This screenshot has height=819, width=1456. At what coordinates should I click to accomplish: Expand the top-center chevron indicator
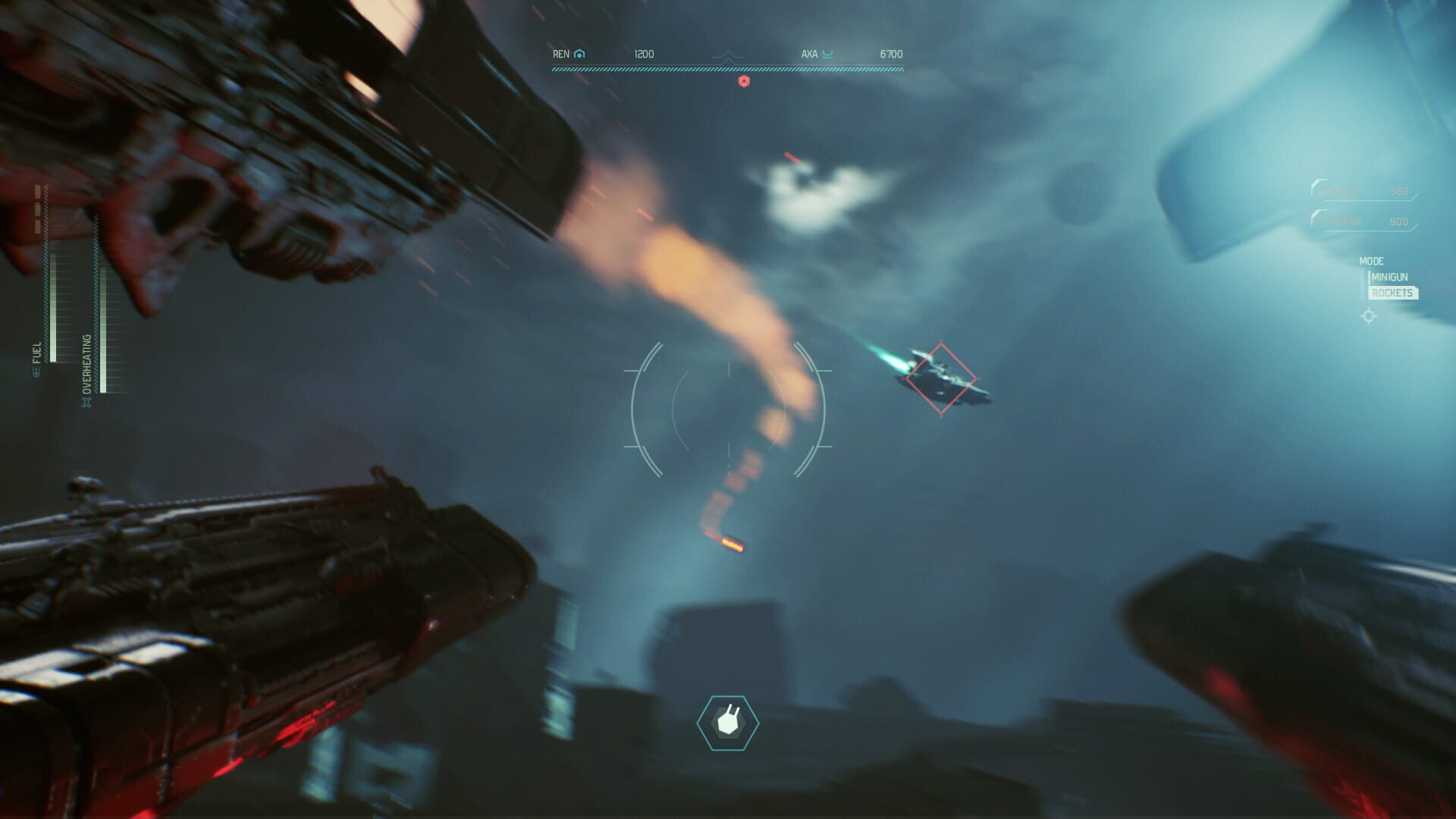coord(726,55)
